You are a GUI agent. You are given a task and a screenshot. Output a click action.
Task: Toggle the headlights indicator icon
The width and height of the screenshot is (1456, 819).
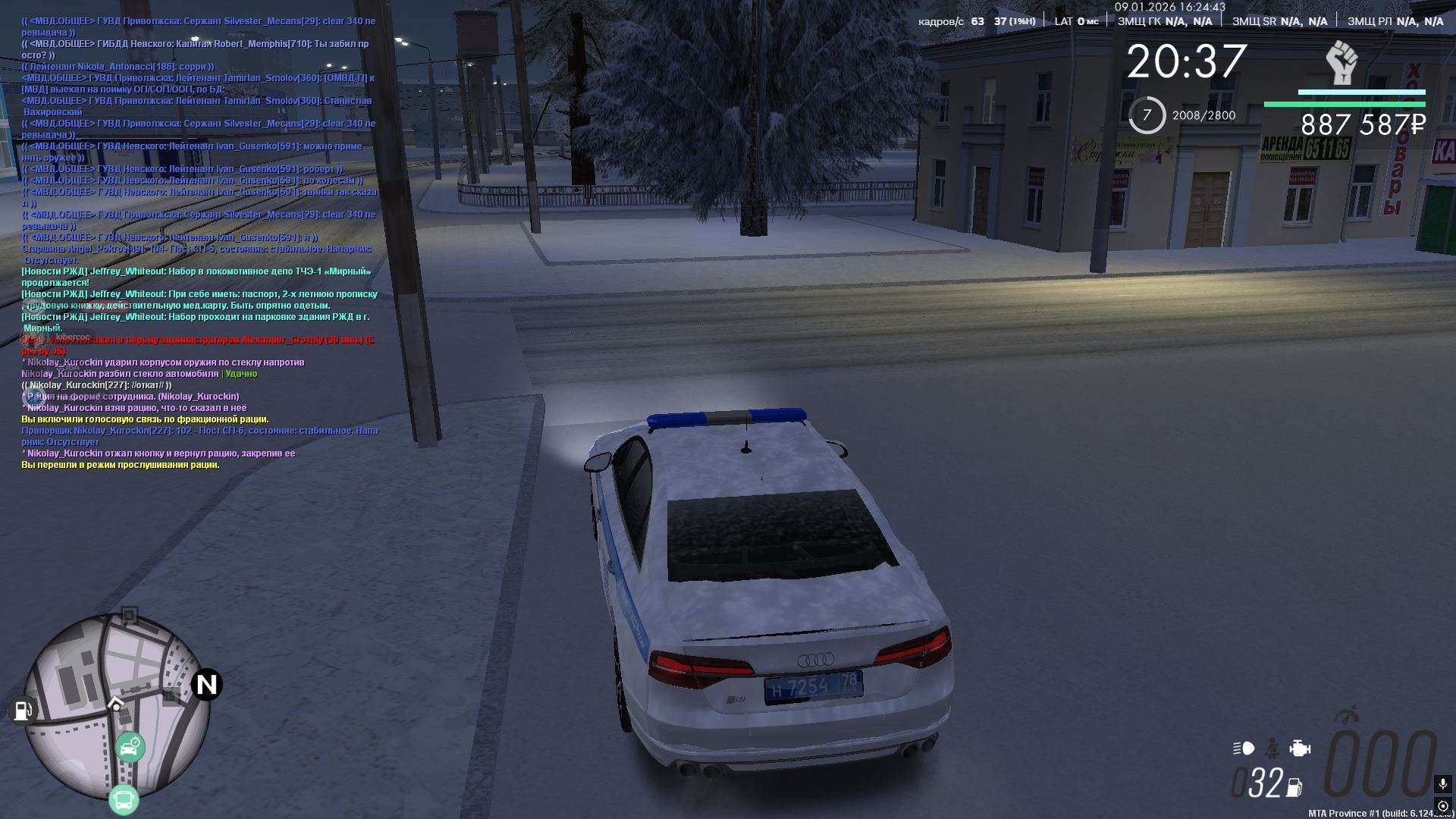[1244, 748]
